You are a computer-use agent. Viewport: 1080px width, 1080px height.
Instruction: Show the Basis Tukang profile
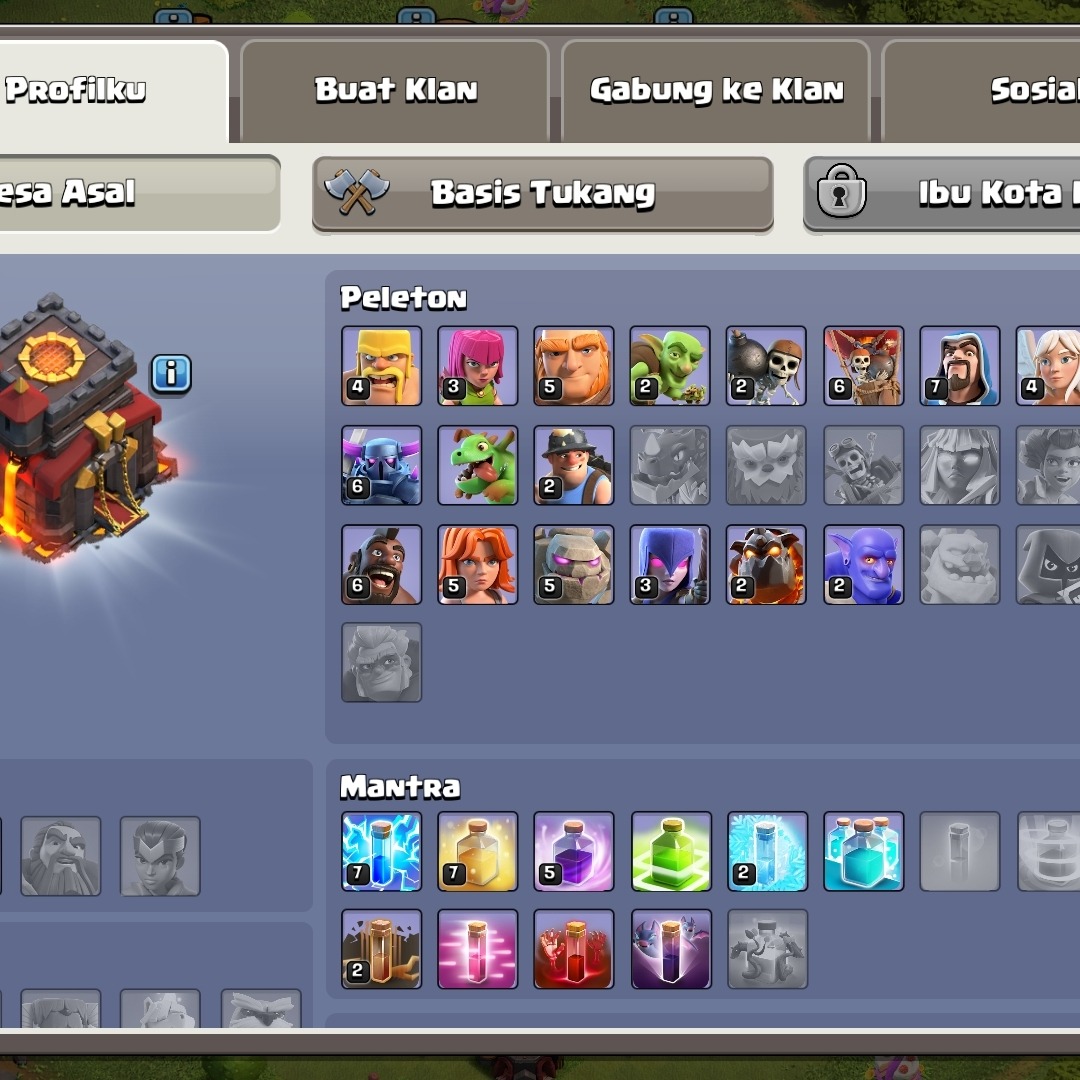(x=543, y=193)
